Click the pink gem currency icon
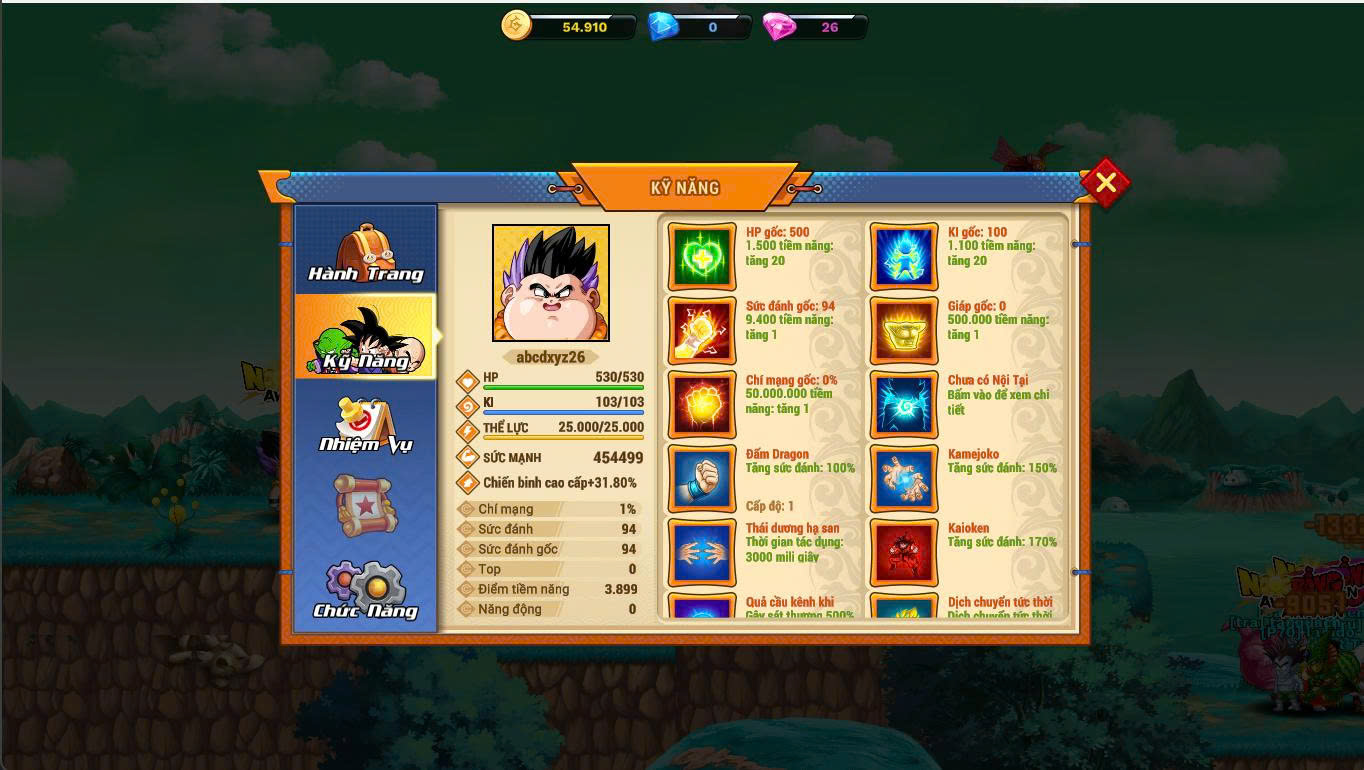This screenshot has width=1364, height=770. [x=779, y=27]
